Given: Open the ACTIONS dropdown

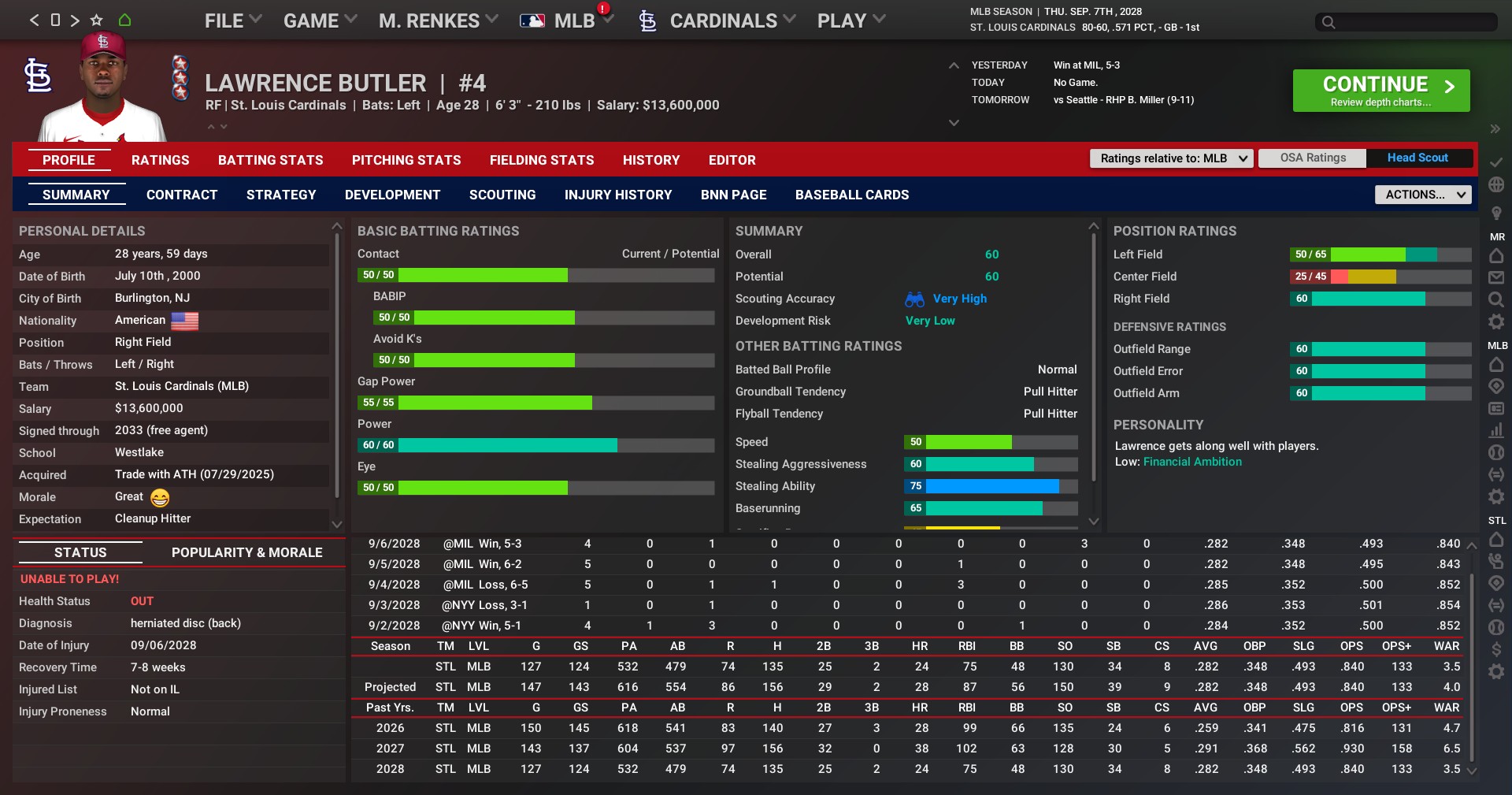Looking at the screenshot, I should click(x=1422, y=195).
